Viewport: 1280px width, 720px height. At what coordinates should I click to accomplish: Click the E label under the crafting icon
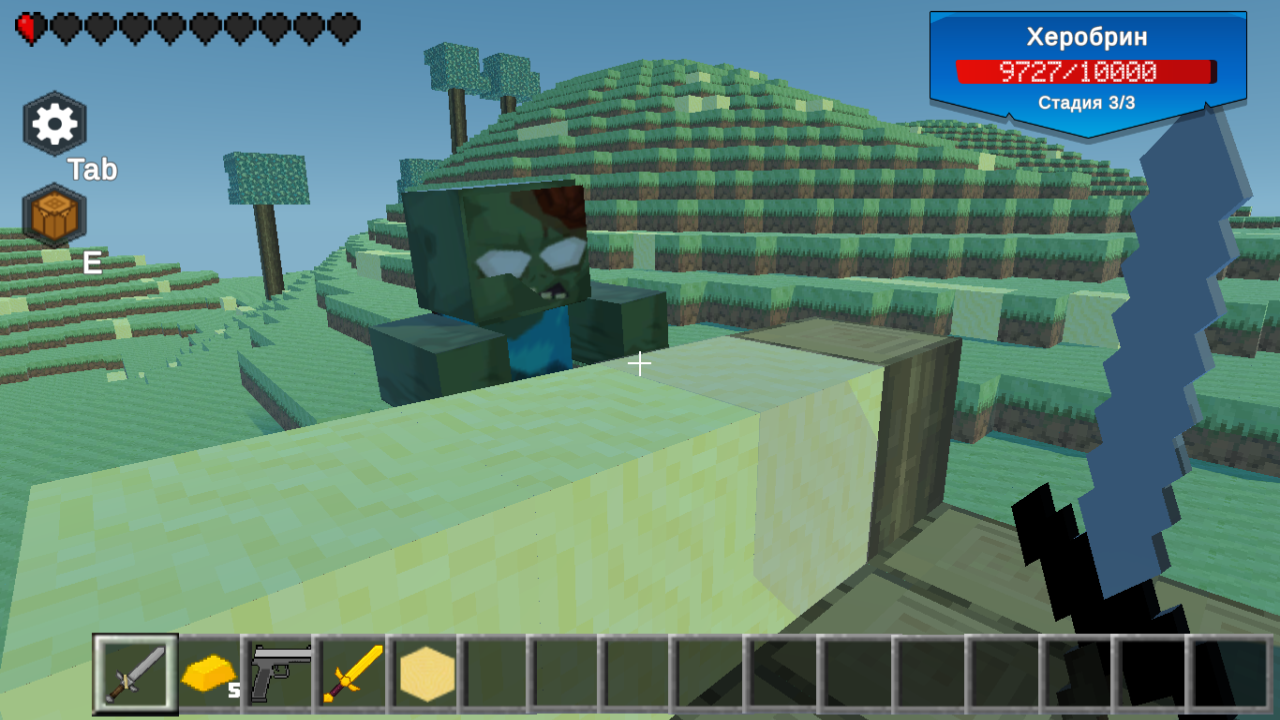coord(91,263)
